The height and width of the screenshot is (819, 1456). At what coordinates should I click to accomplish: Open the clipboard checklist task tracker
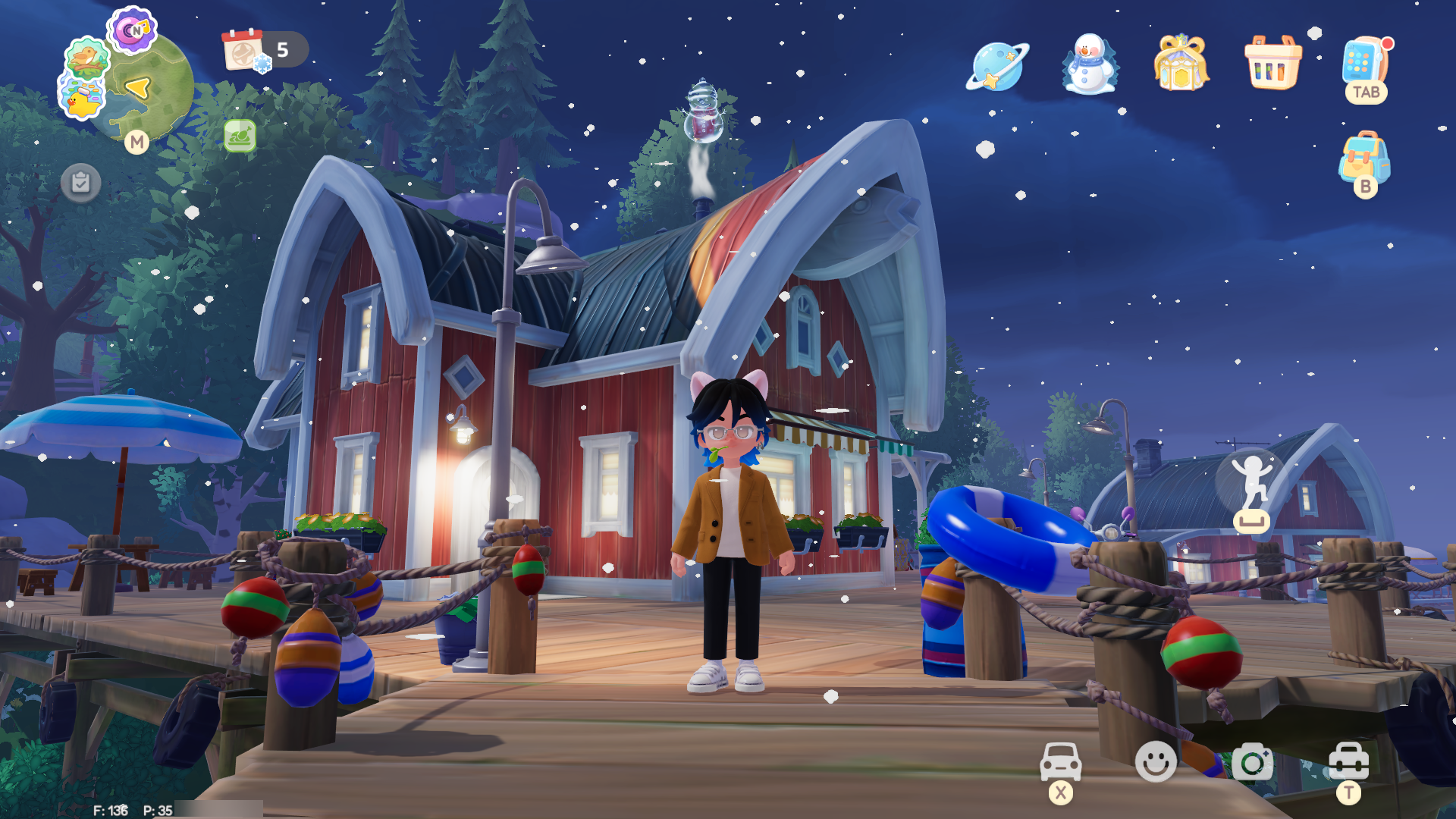pos(80,183)
